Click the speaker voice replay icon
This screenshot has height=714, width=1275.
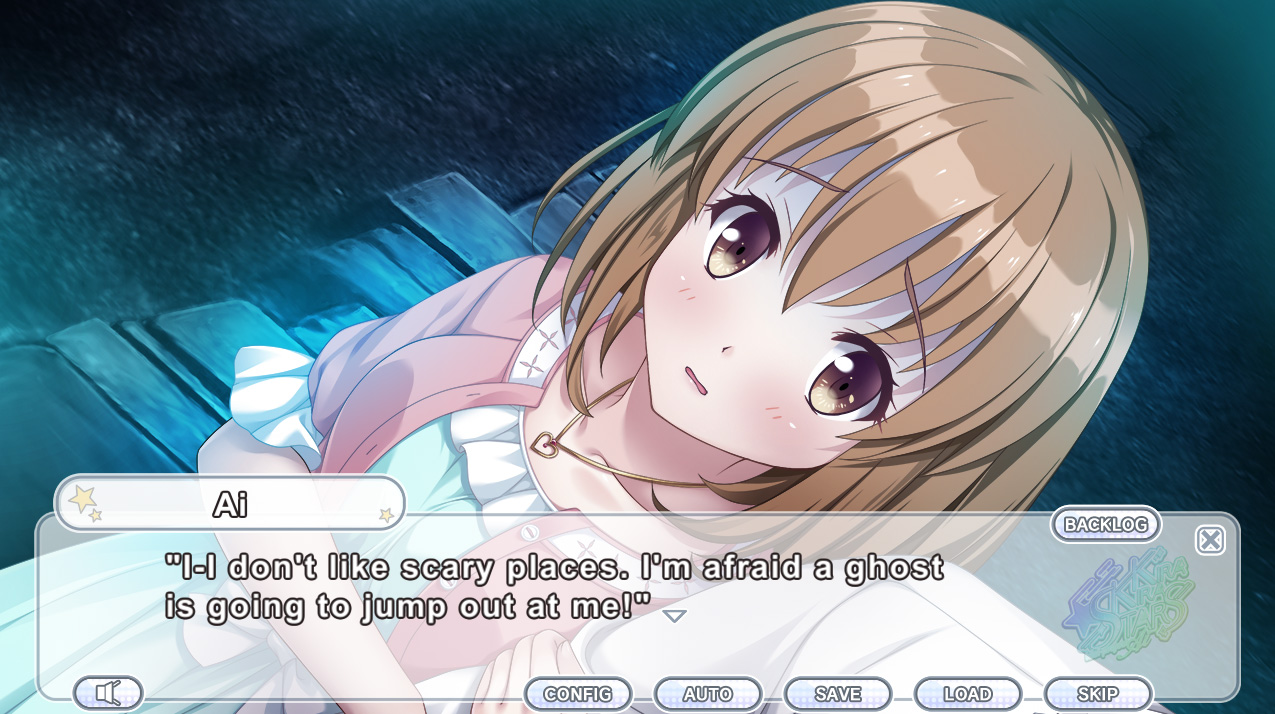point(108,693)
